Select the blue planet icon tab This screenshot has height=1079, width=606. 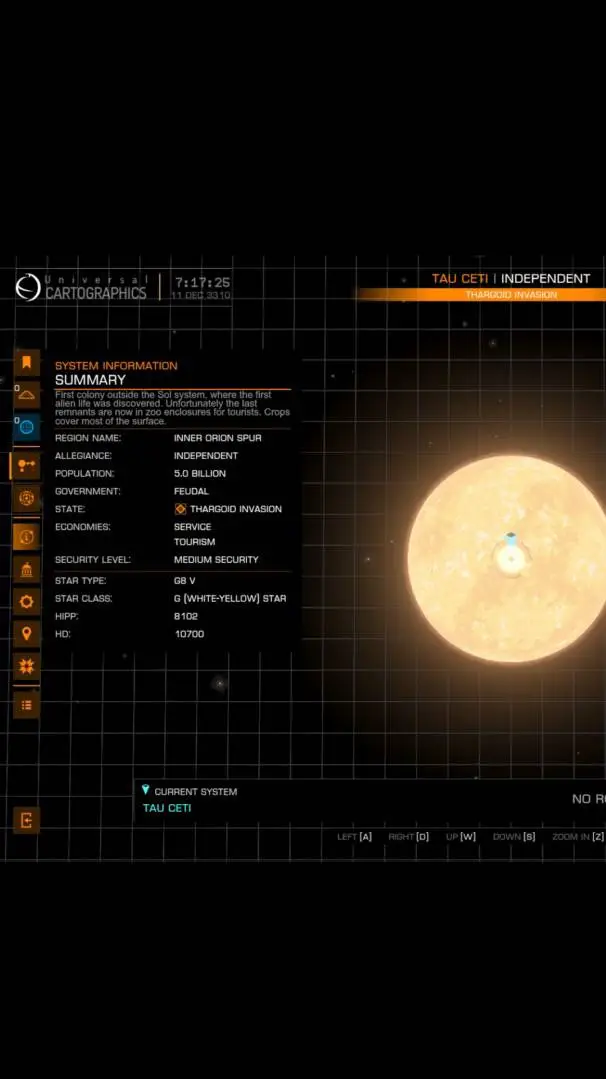[x=26, y=427]
